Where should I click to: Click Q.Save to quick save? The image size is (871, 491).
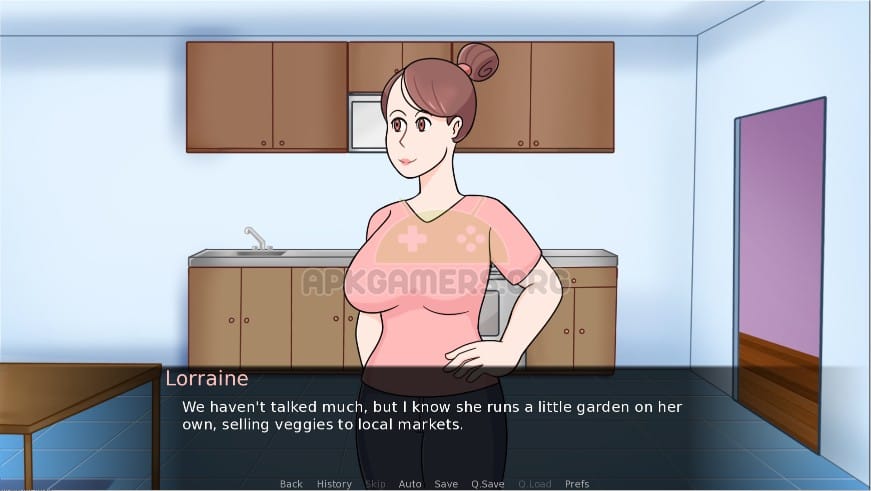click(487, 484)
